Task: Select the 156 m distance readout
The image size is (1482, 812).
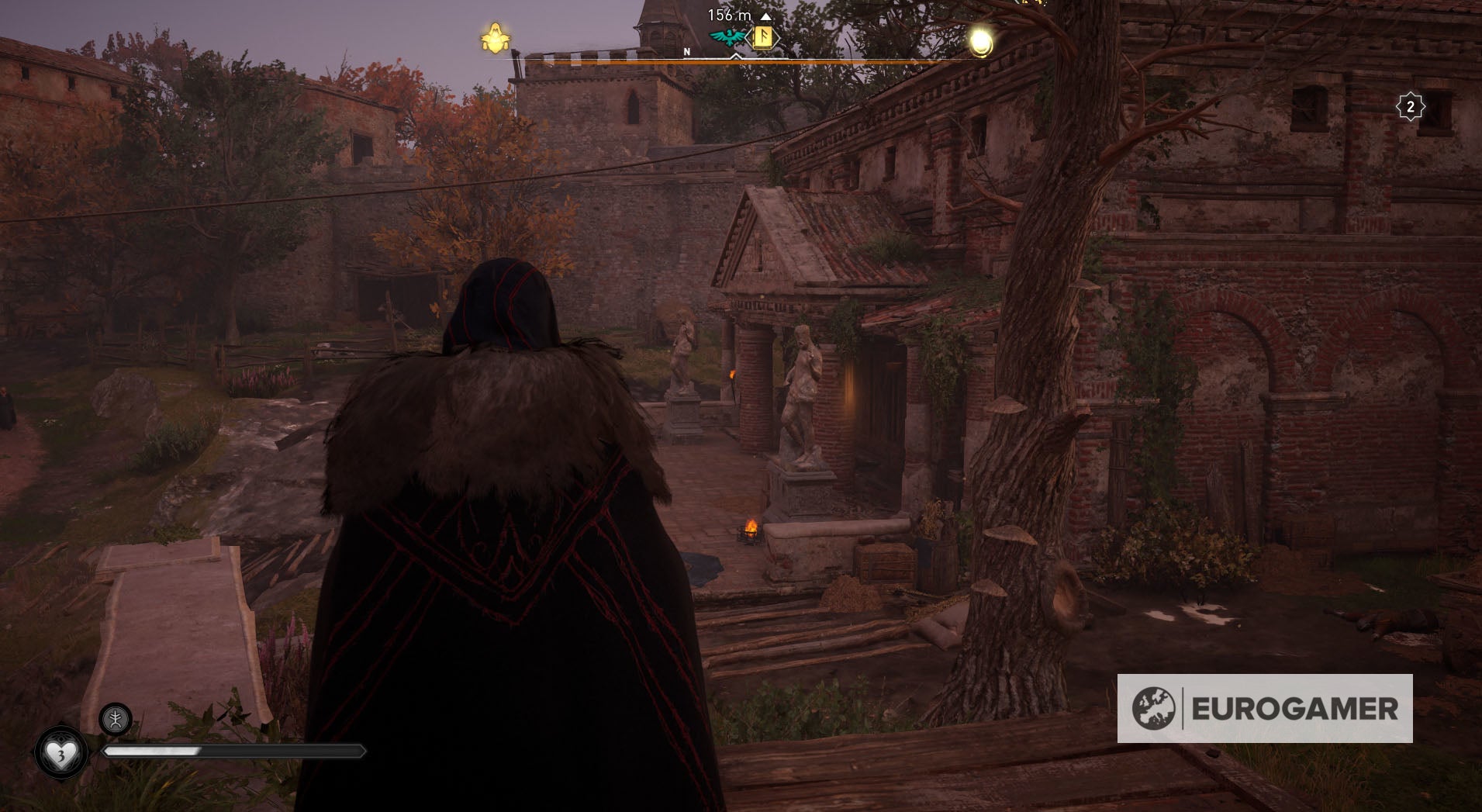Action: point(727,13)
